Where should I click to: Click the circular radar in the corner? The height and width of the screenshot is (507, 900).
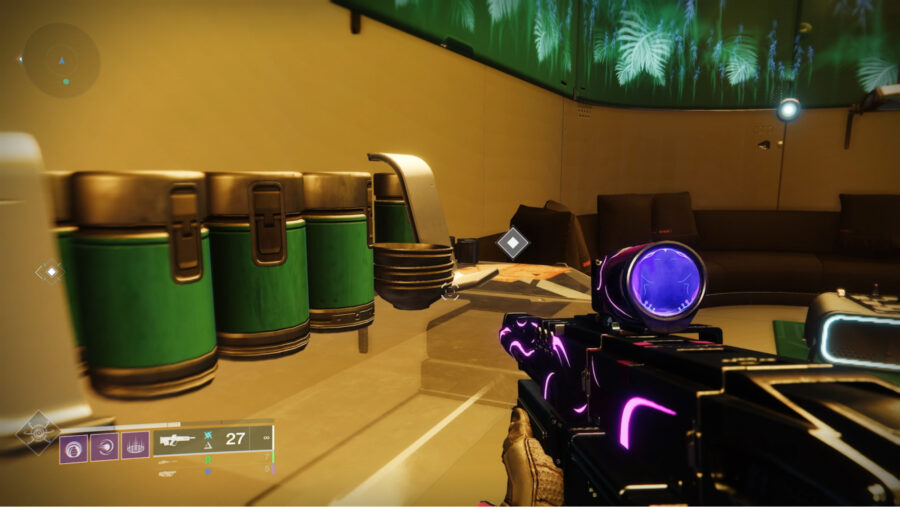(x=60, y=60)
